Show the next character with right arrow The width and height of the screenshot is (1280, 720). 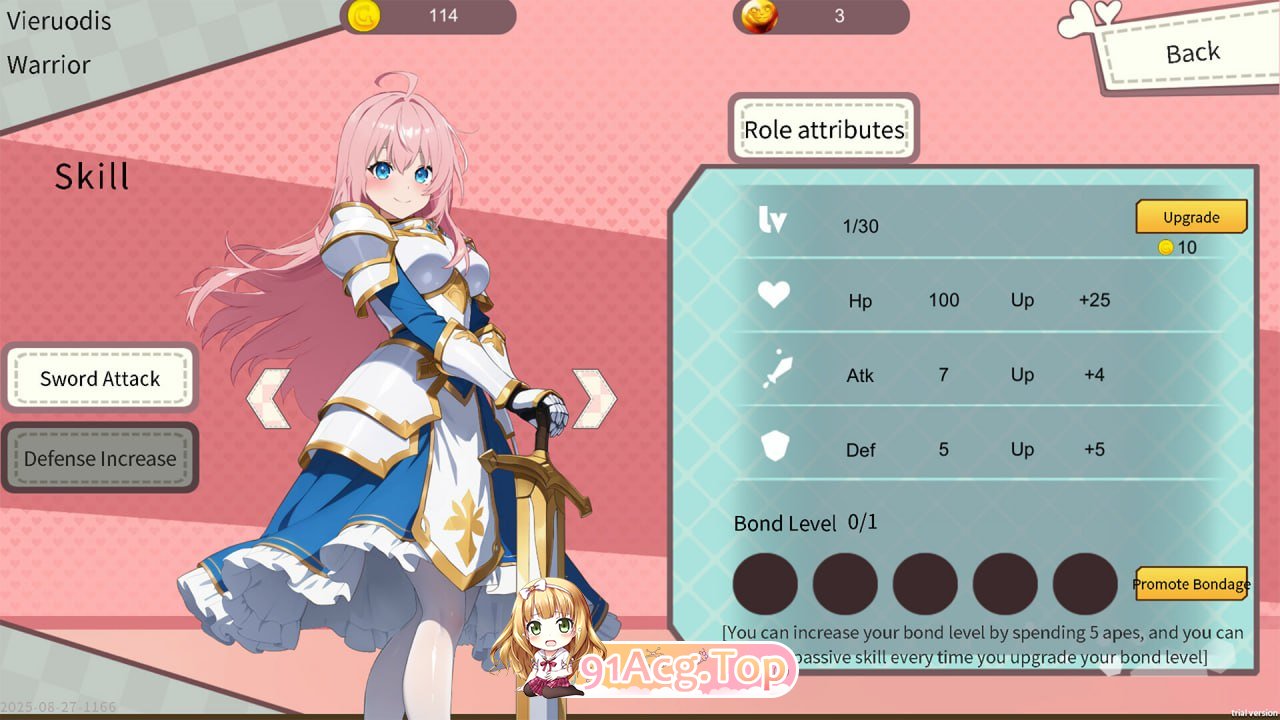click(593, 398)
